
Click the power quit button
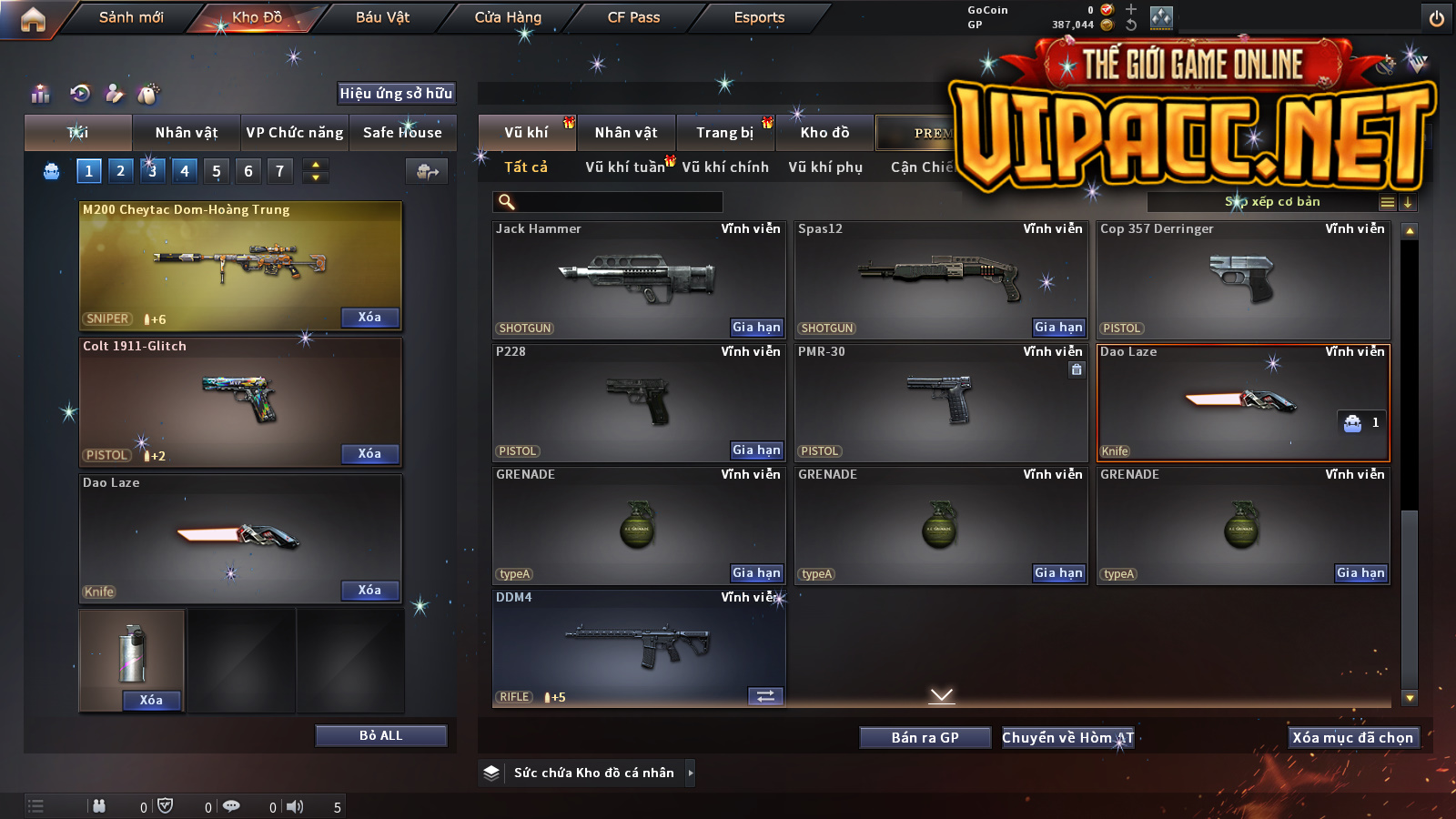[x=1437, y=18]
